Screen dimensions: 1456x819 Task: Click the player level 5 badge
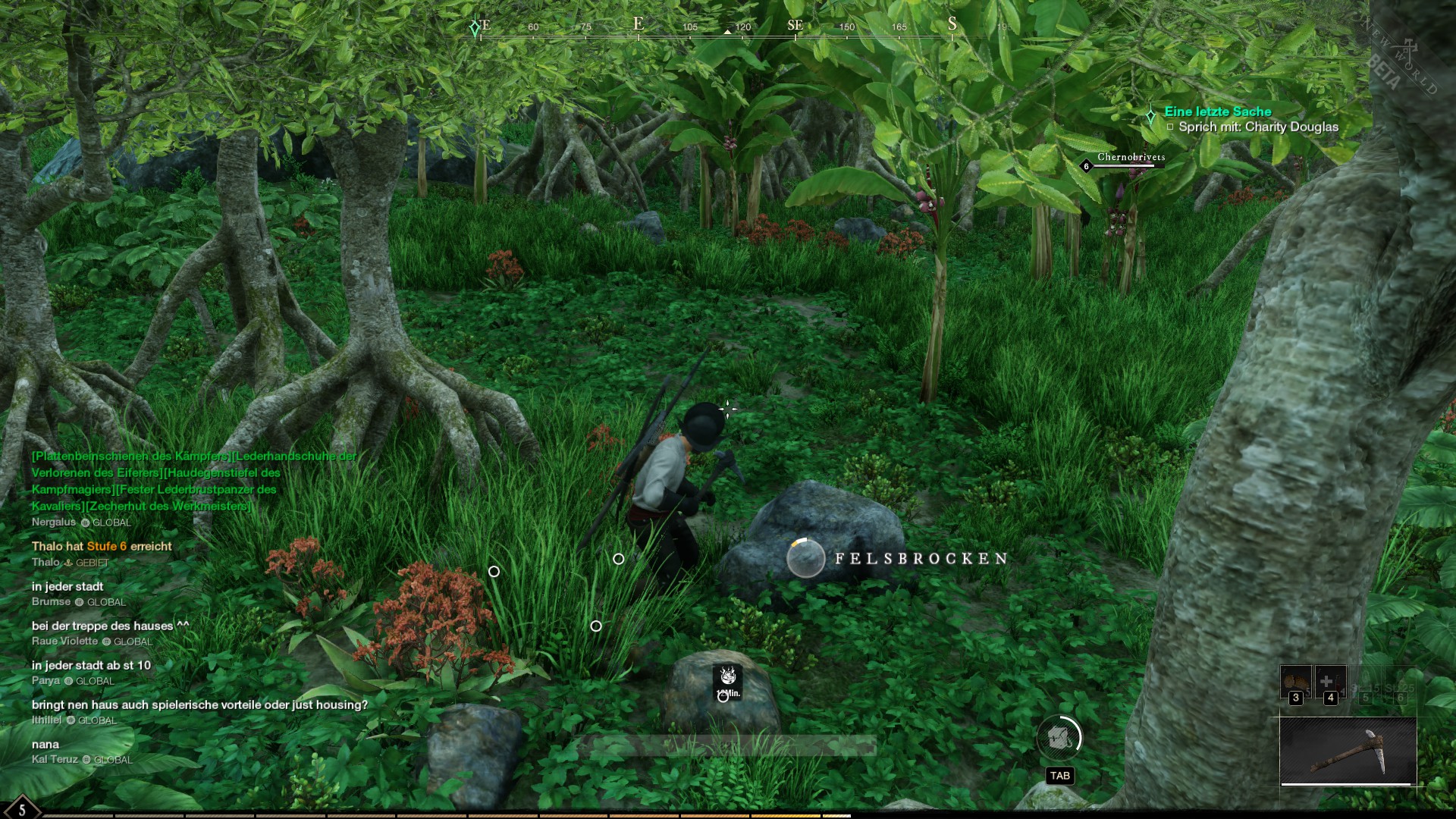click(x=21, y=809)
